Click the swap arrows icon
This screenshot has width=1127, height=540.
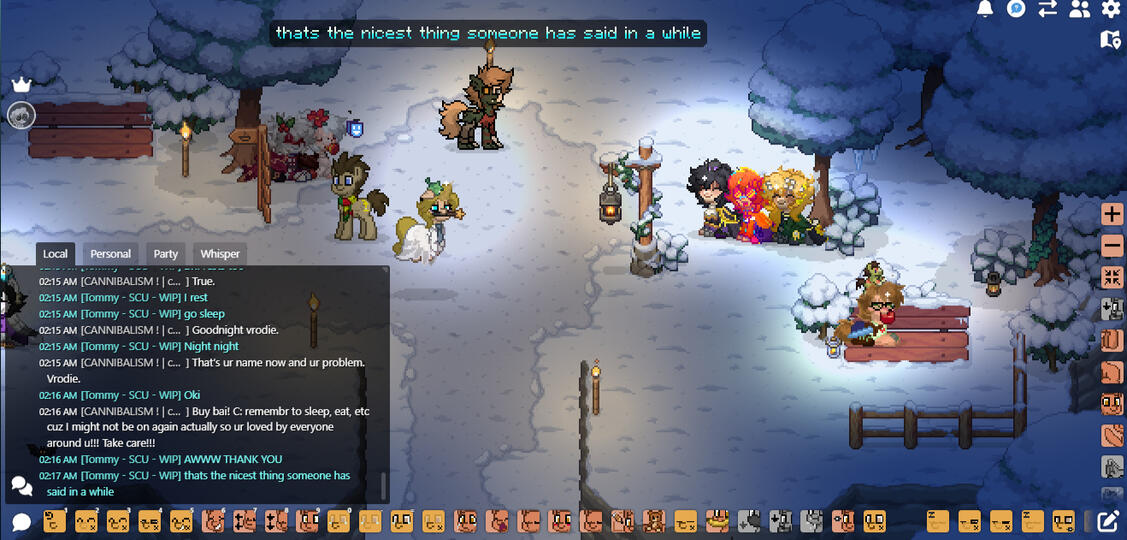coord(1048,9)
